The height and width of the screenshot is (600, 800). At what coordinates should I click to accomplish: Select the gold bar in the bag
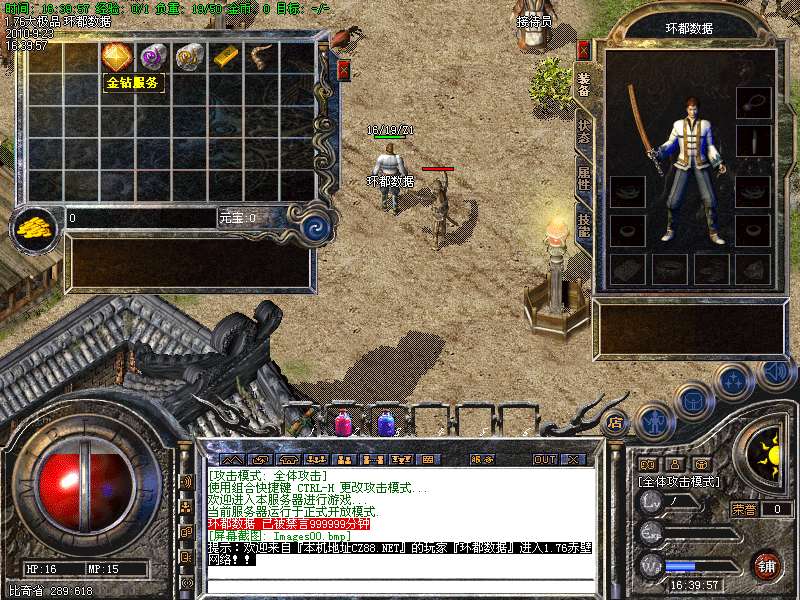click(227, 57)
